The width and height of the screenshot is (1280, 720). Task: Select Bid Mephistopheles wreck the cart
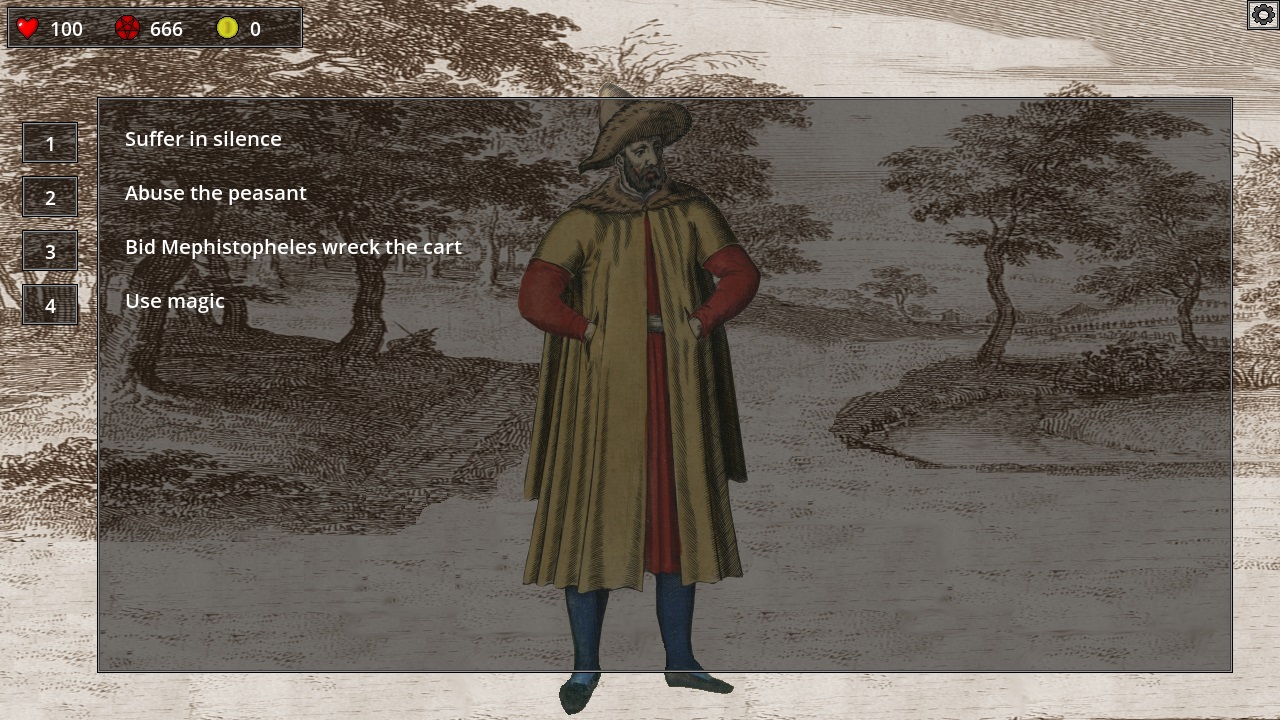(x=293, y=247)
